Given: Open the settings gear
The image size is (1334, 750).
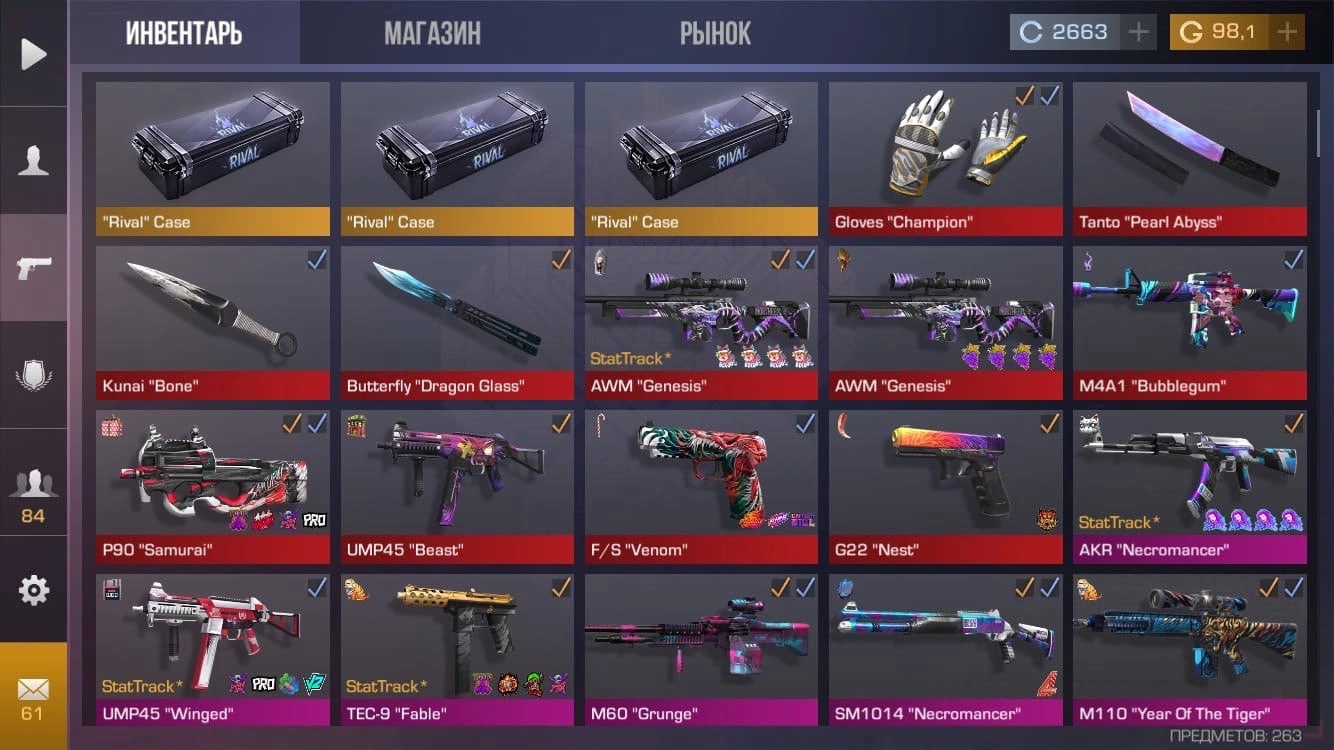Looking at the screenshot, I should click(x=33, y=590).
